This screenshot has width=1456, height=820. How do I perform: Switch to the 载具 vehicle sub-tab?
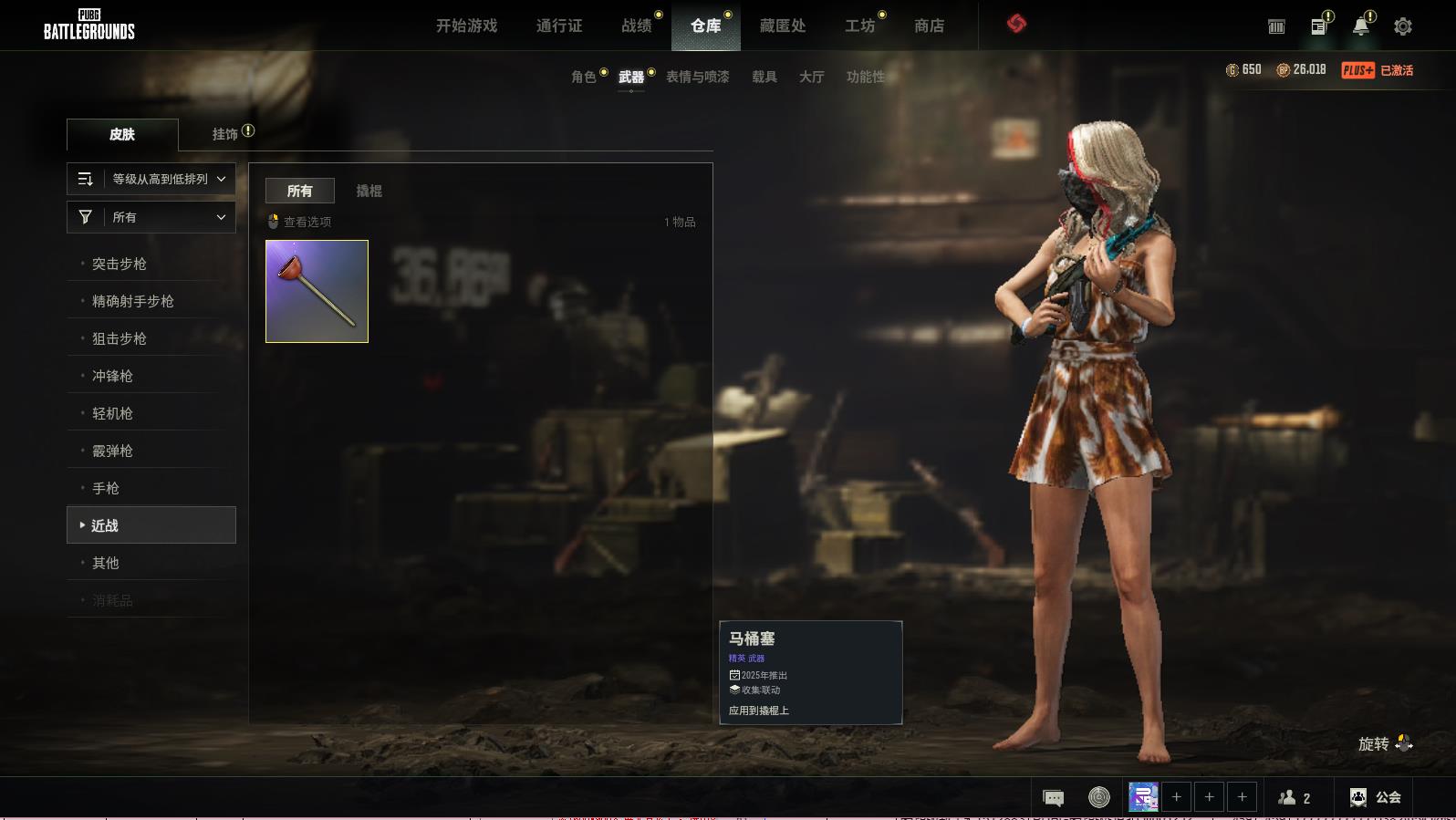[764, 77]
